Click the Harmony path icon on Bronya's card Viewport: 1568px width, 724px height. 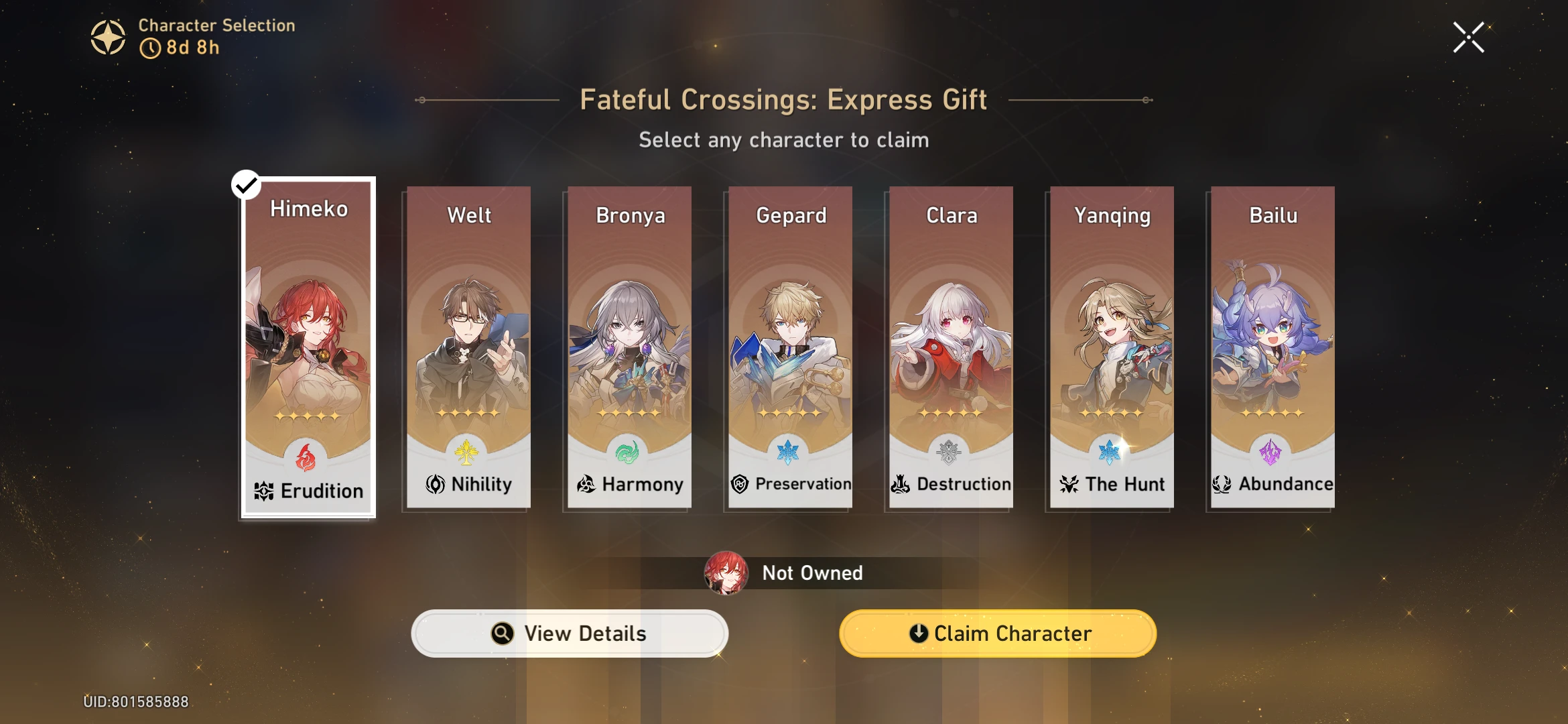pos(586,484)
